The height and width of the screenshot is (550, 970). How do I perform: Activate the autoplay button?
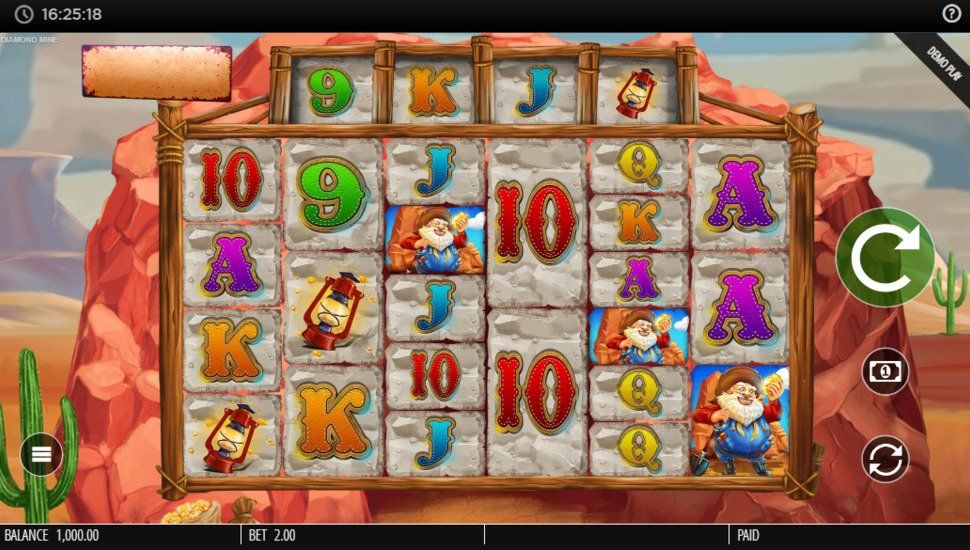pos(885,459)
